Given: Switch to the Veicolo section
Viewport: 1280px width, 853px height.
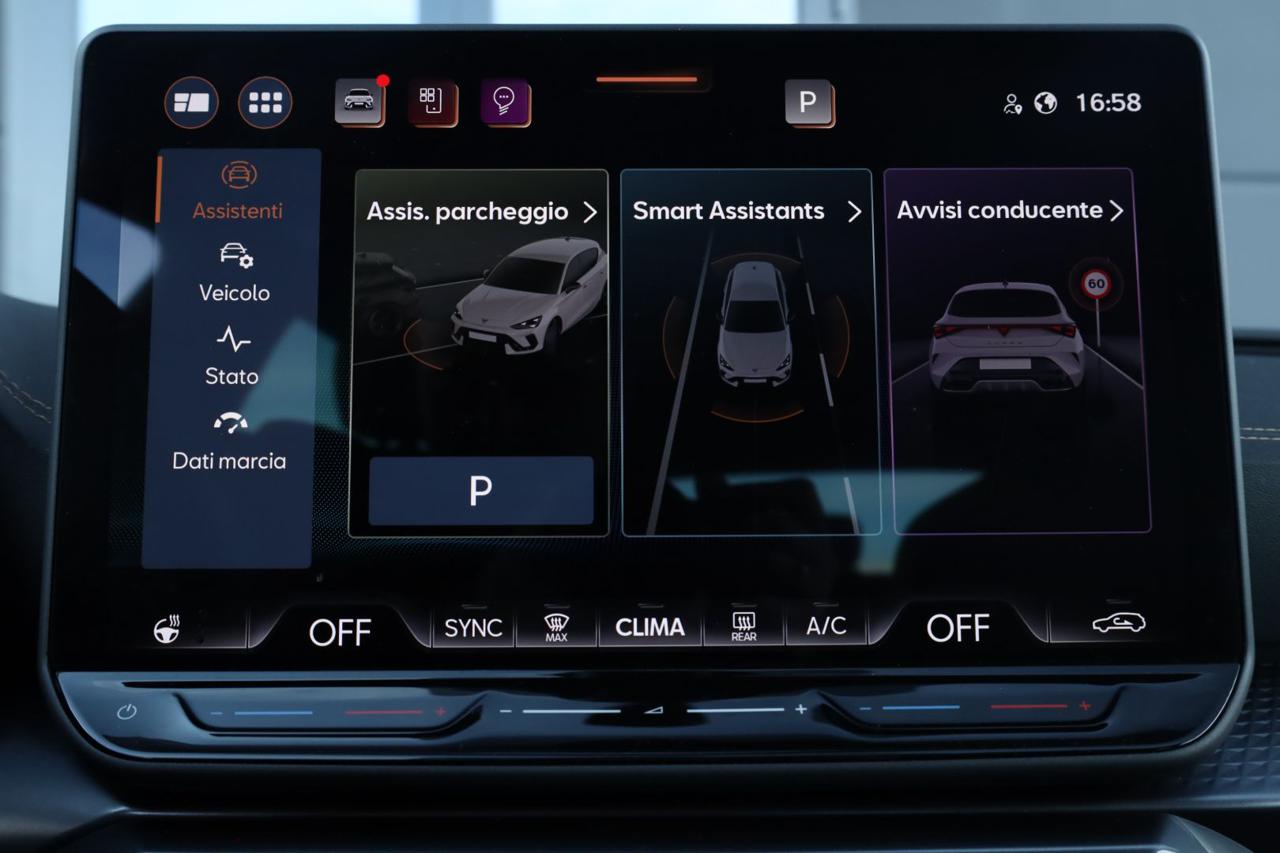Looking at the screenshot, I should tap(235, 272).
